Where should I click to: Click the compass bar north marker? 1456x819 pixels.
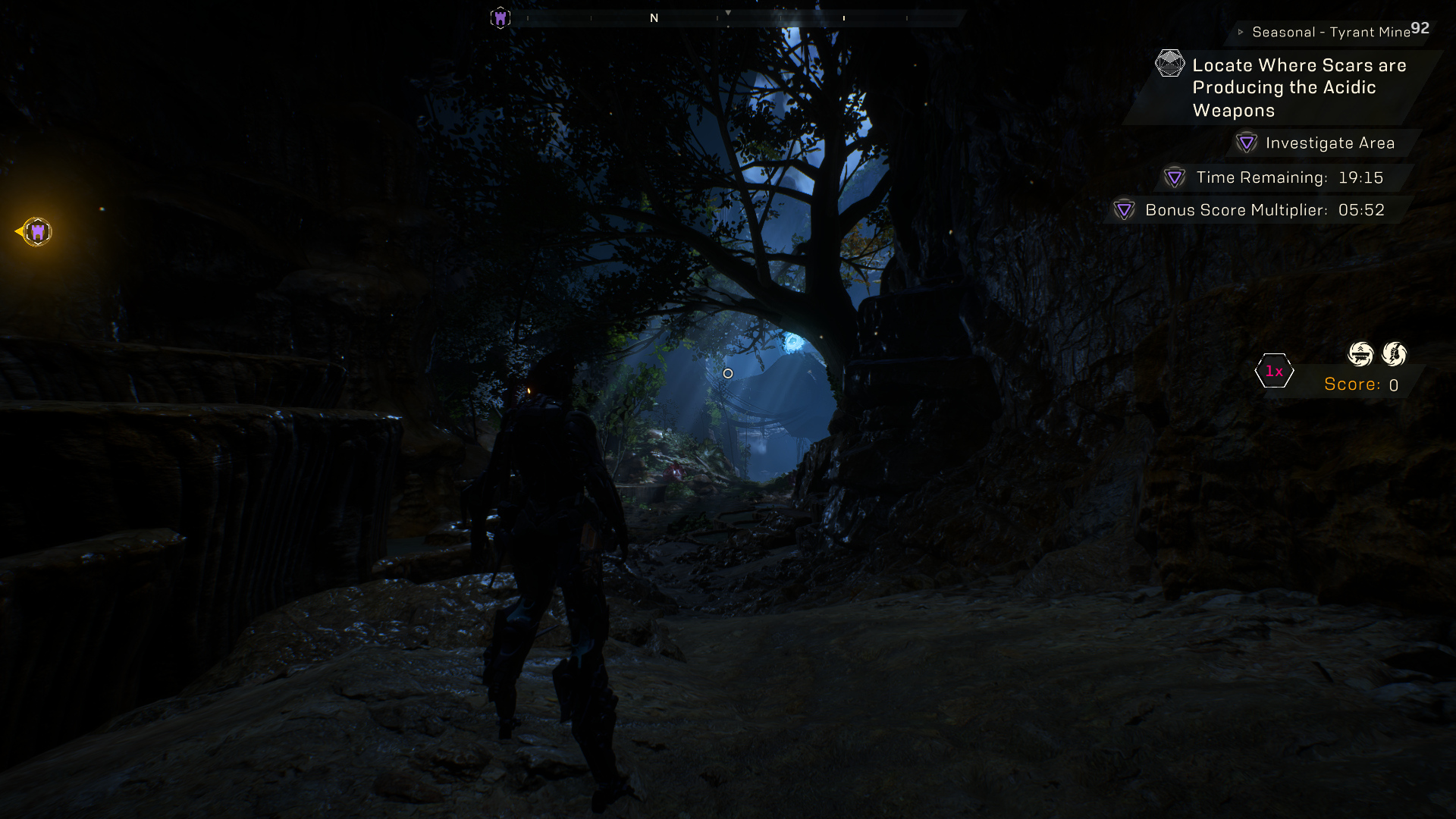(654, 17)
